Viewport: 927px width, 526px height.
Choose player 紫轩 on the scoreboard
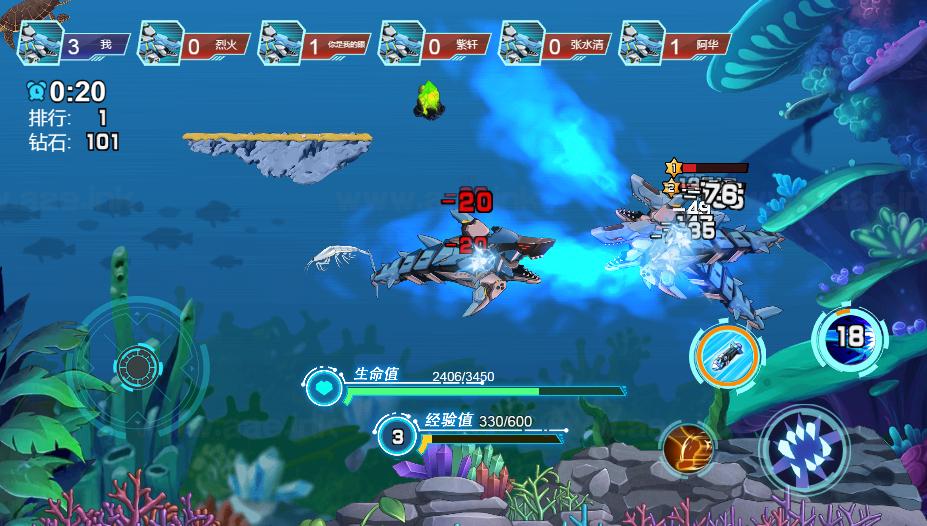[x=436, y=45]
